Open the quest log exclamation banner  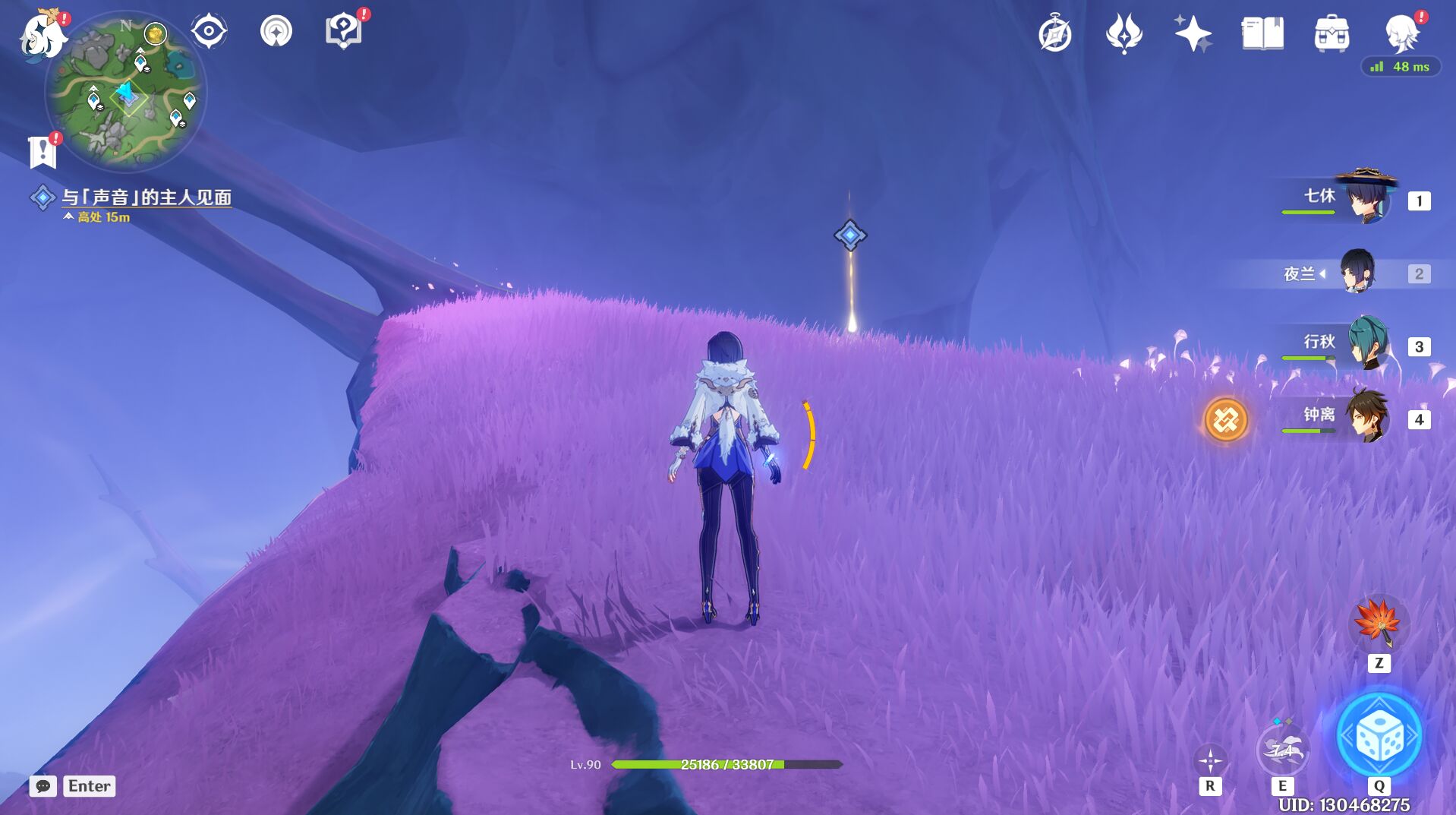click(43, 152)
